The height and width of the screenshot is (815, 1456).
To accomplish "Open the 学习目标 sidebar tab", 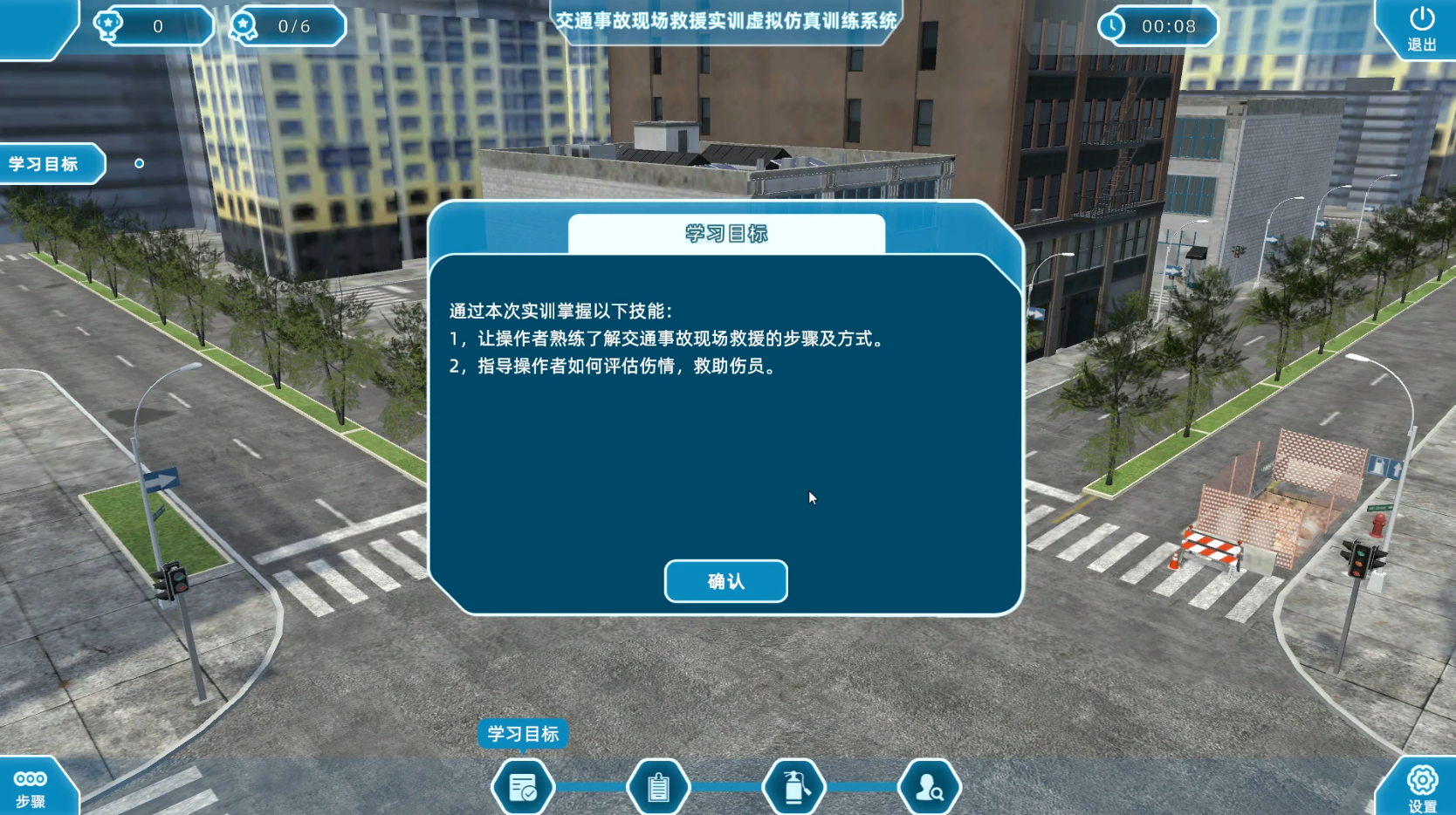I will click(x=44, y=163).
